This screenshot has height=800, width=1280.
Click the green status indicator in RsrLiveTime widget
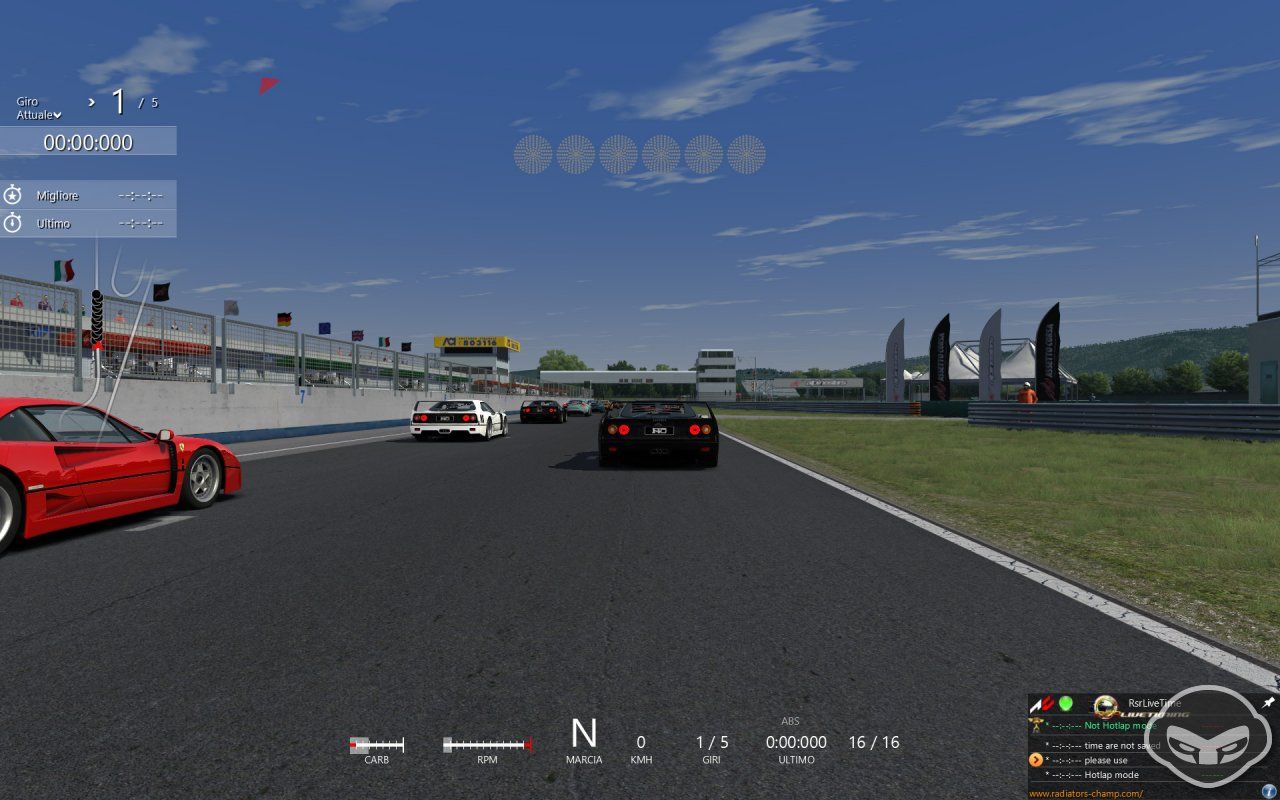[1065, 702]
